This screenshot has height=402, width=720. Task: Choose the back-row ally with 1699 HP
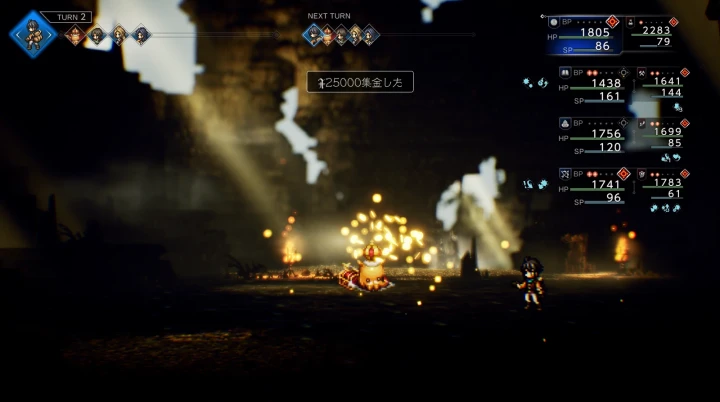665,132
